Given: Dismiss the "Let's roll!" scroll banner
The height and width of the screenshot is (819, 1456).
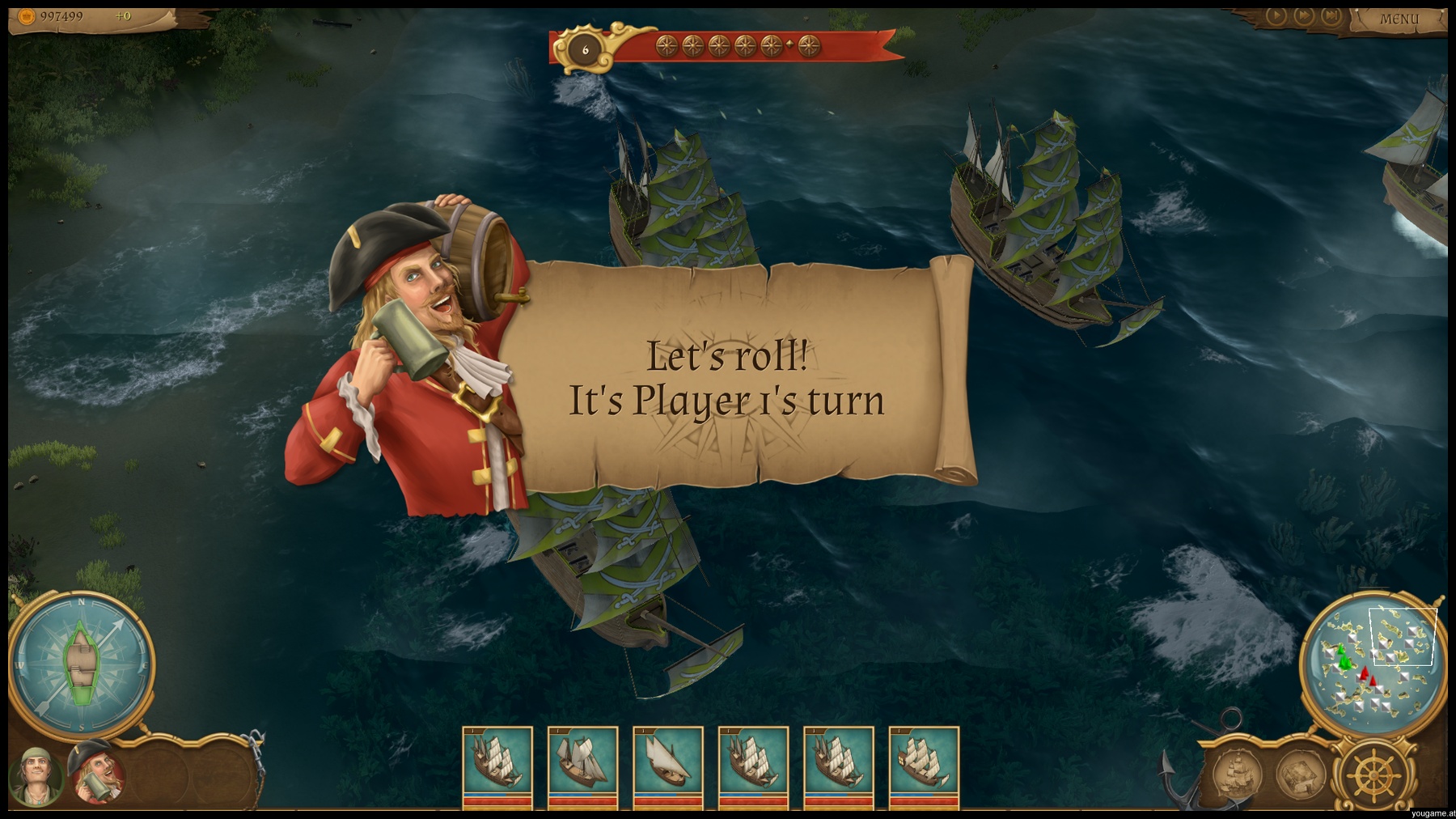Looking at the screenshot, I should tap(728, 377).
